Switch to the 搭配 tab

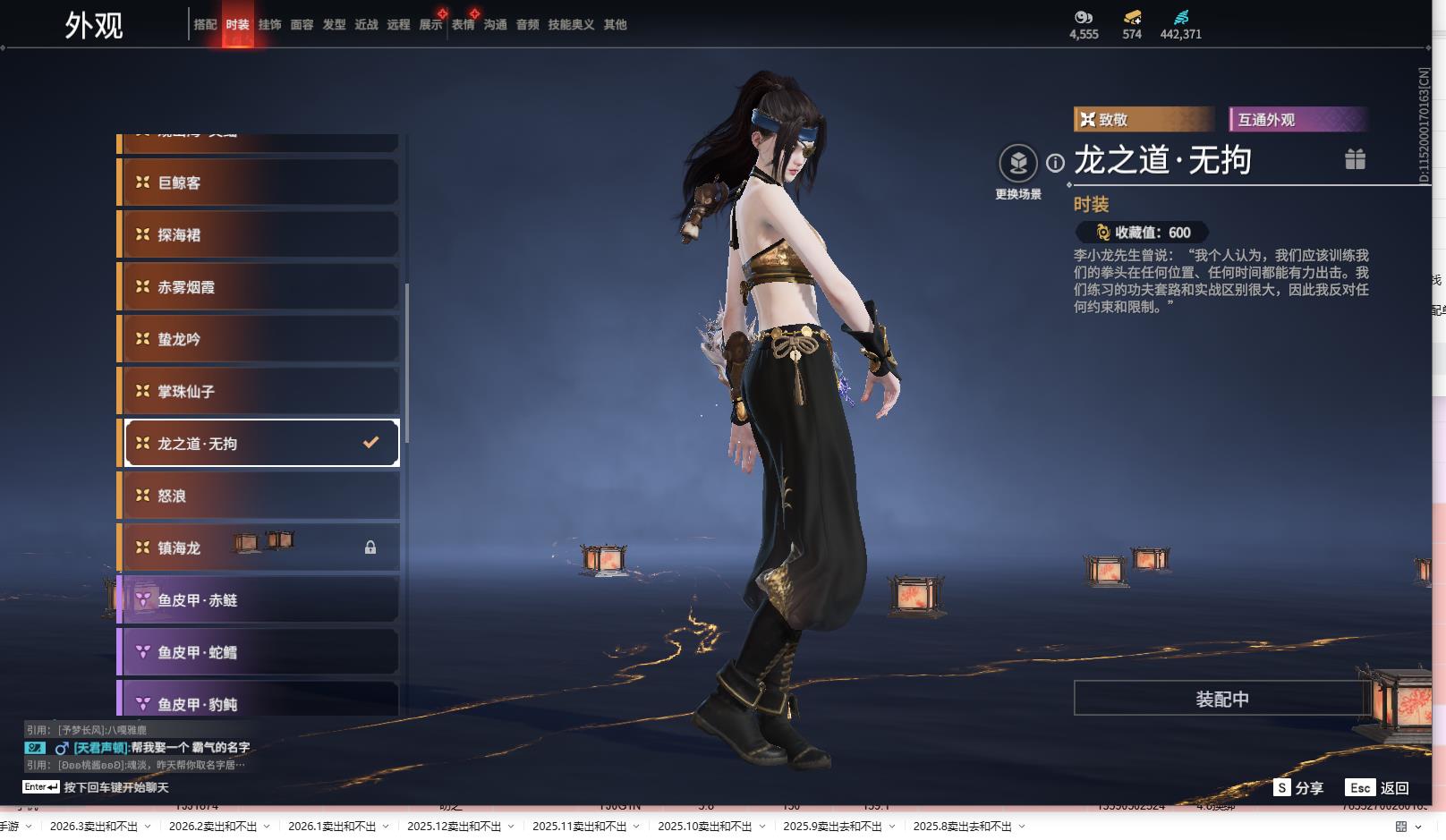[x=205, y=25]
